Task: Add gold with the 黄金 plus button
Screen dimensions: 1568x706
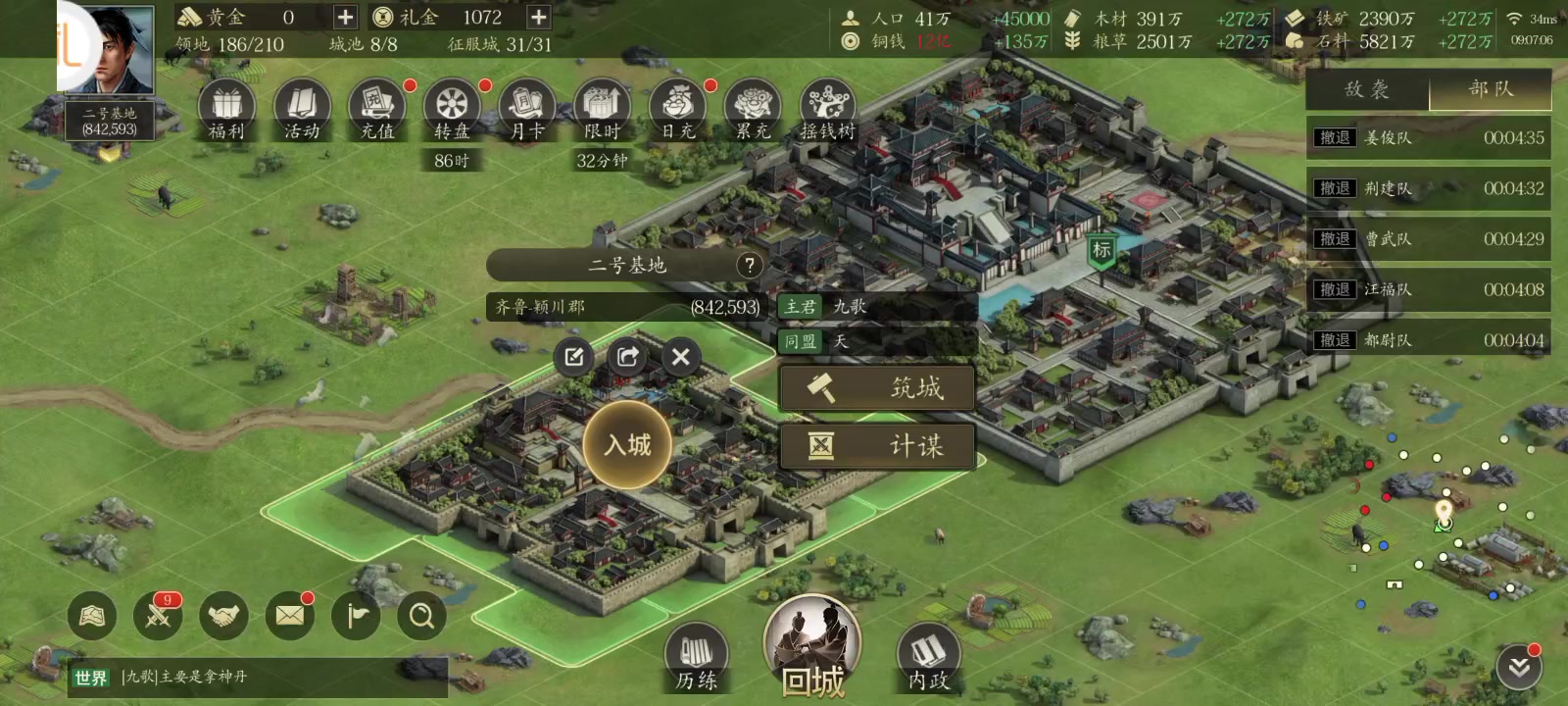Action: tap(345, 18)
